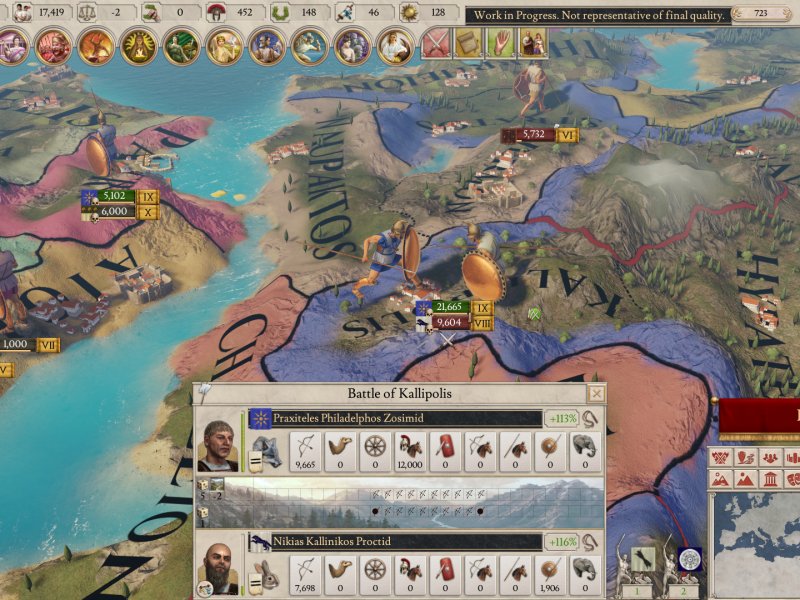Open the crossed swords button in top bar
The height and width of the screenshot is (600, 800).
click(435, 43)
